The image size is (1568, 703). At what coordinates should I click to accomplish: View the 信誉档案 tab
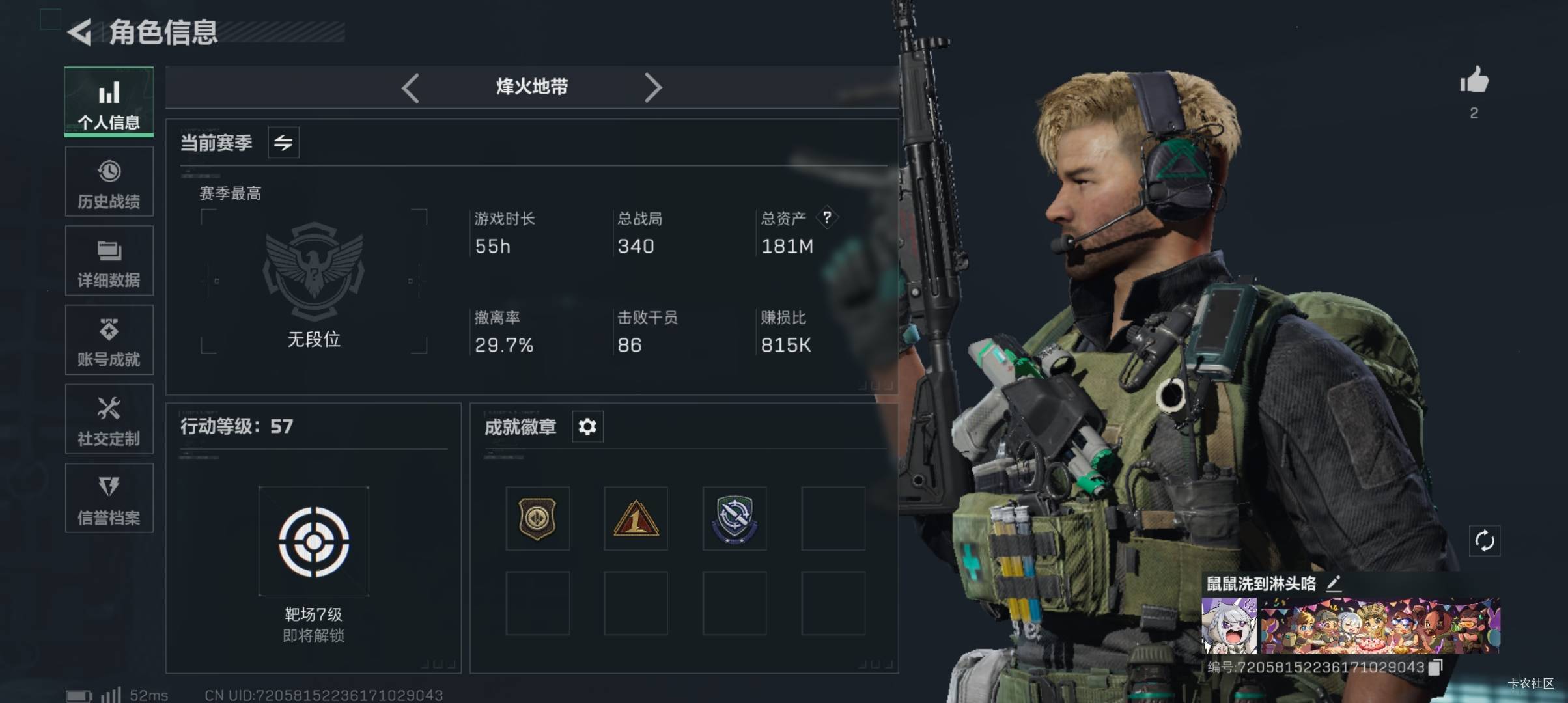pyautogui.click(x=109, y=499)
